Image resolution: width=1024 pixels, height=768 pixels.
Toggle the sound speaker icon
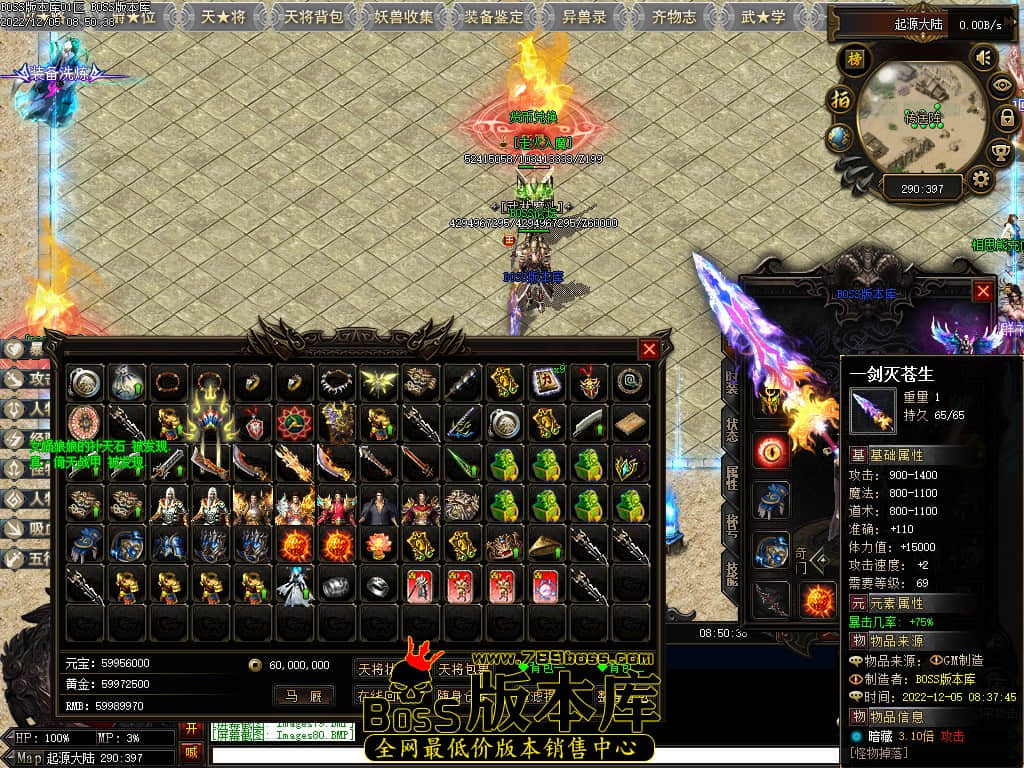984,57
